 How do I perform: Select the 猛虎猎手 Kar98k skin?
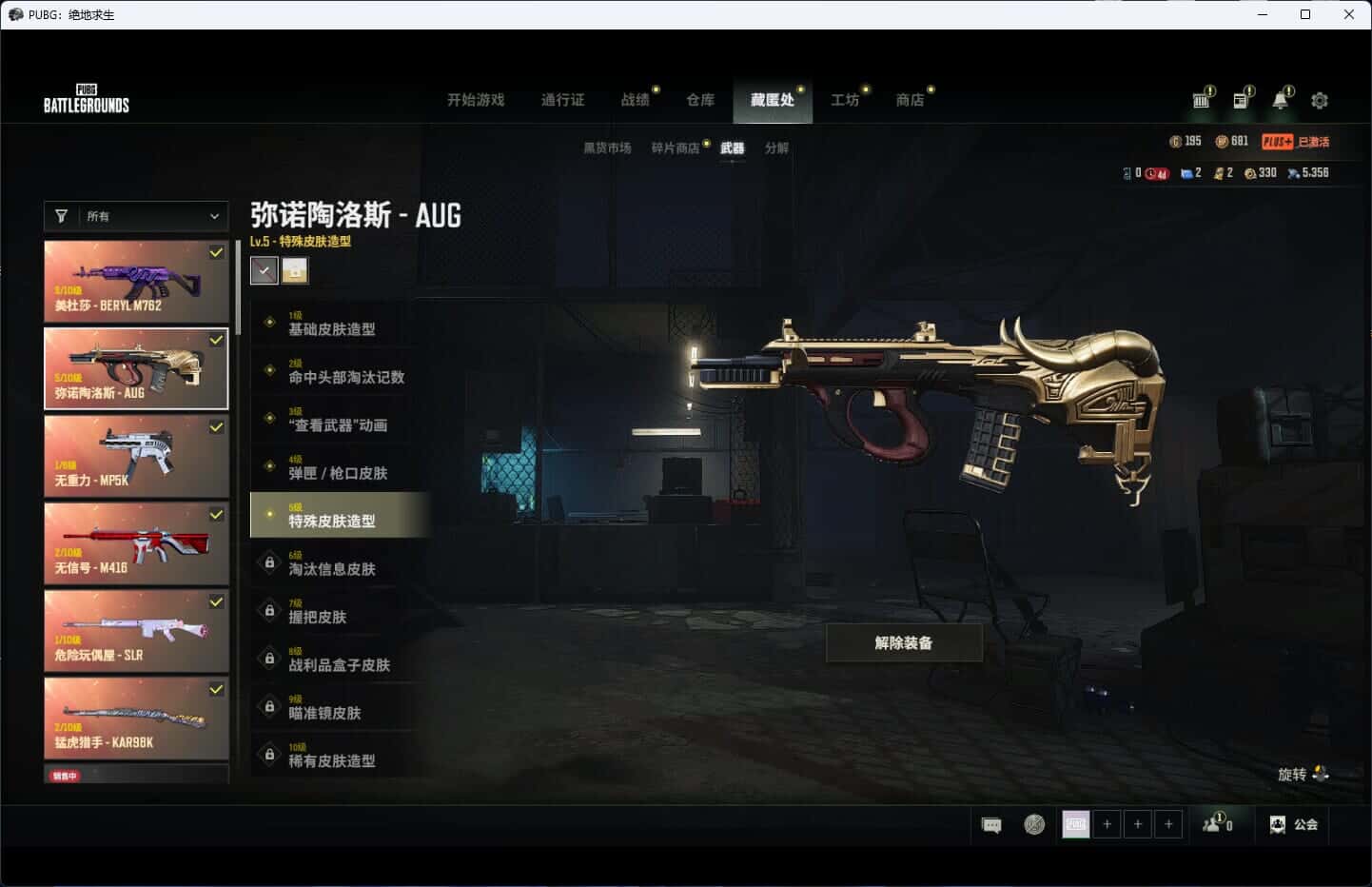136,719
